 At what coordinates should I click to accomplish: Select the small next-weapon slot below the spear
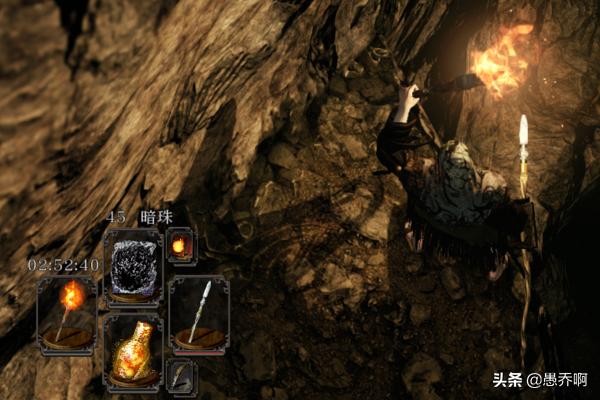(x=180, y=376)
